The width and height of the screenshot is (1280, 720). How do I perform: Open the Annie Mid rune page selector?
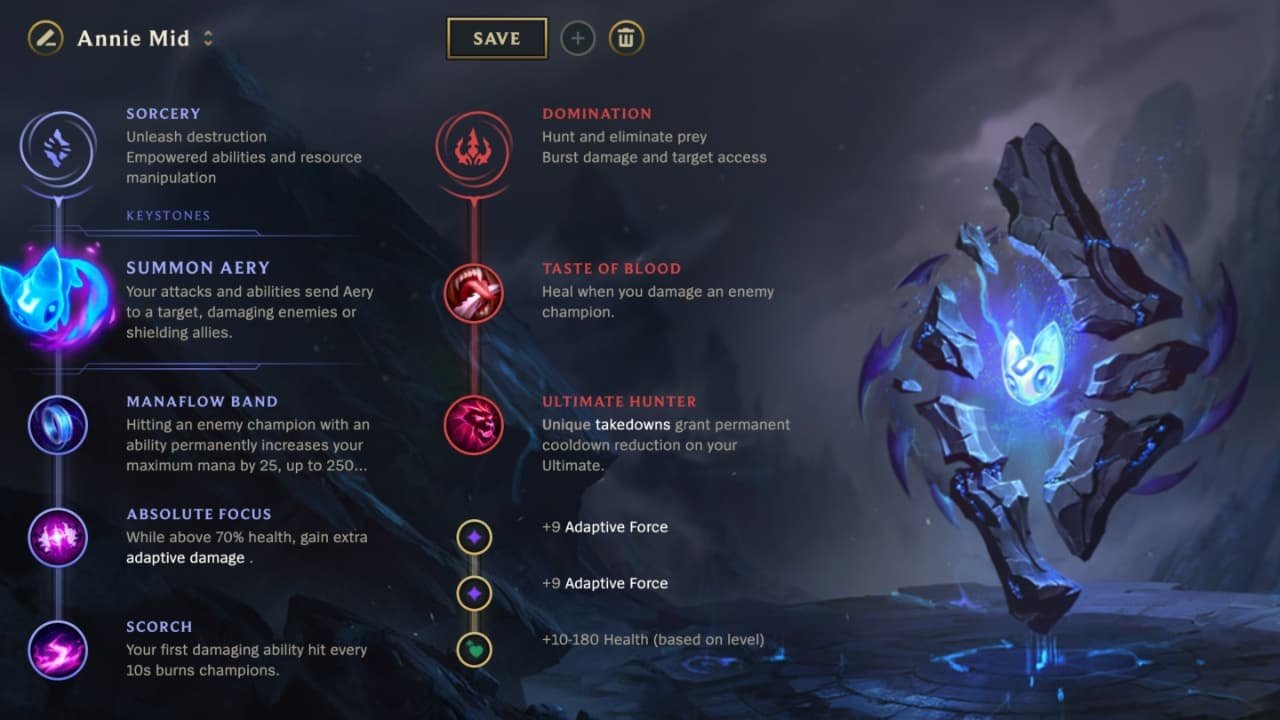pyautogui.click(x=207, y=38)
